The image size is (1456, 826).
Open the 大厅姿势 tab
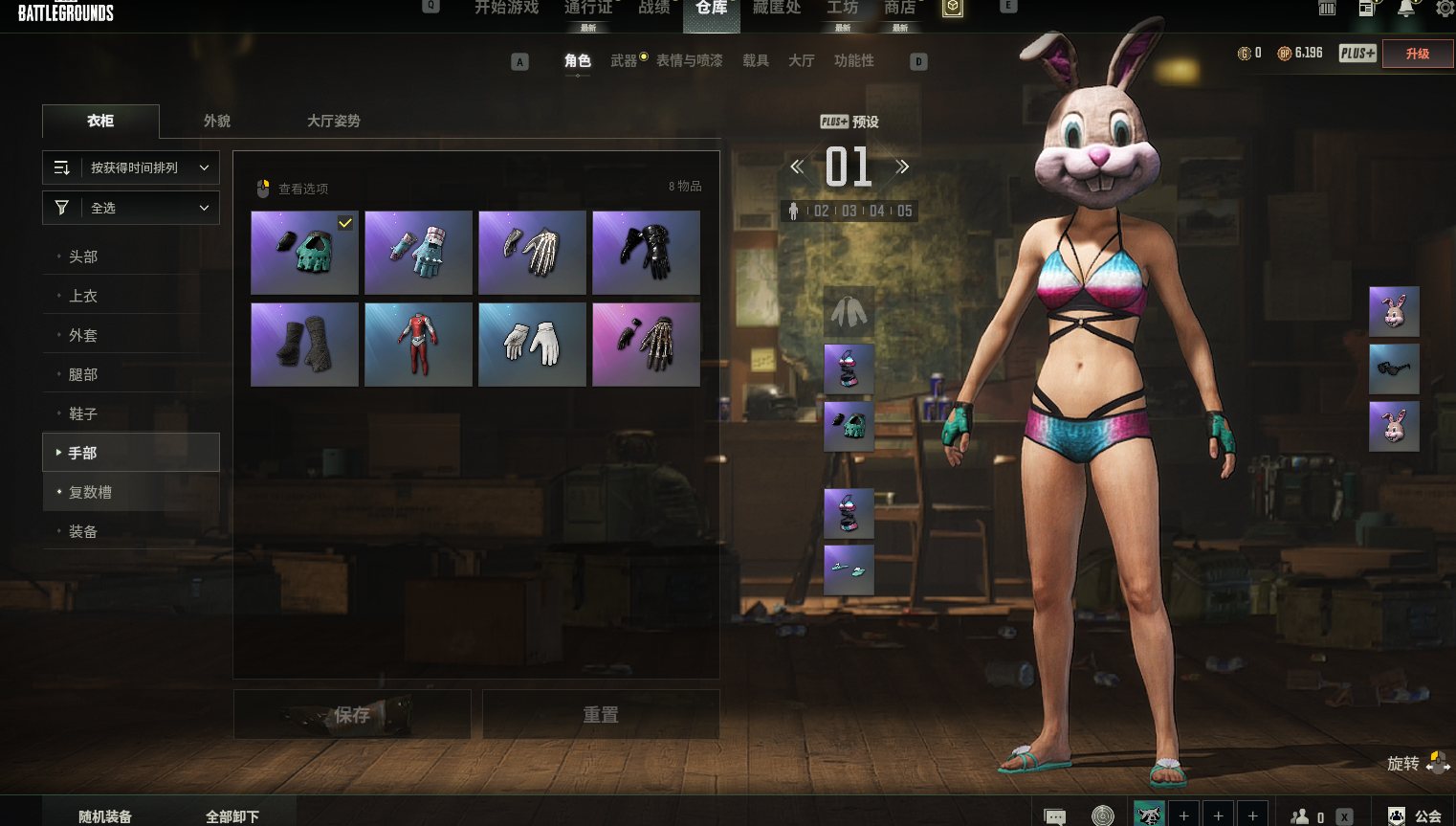click(x=333, y=122)
